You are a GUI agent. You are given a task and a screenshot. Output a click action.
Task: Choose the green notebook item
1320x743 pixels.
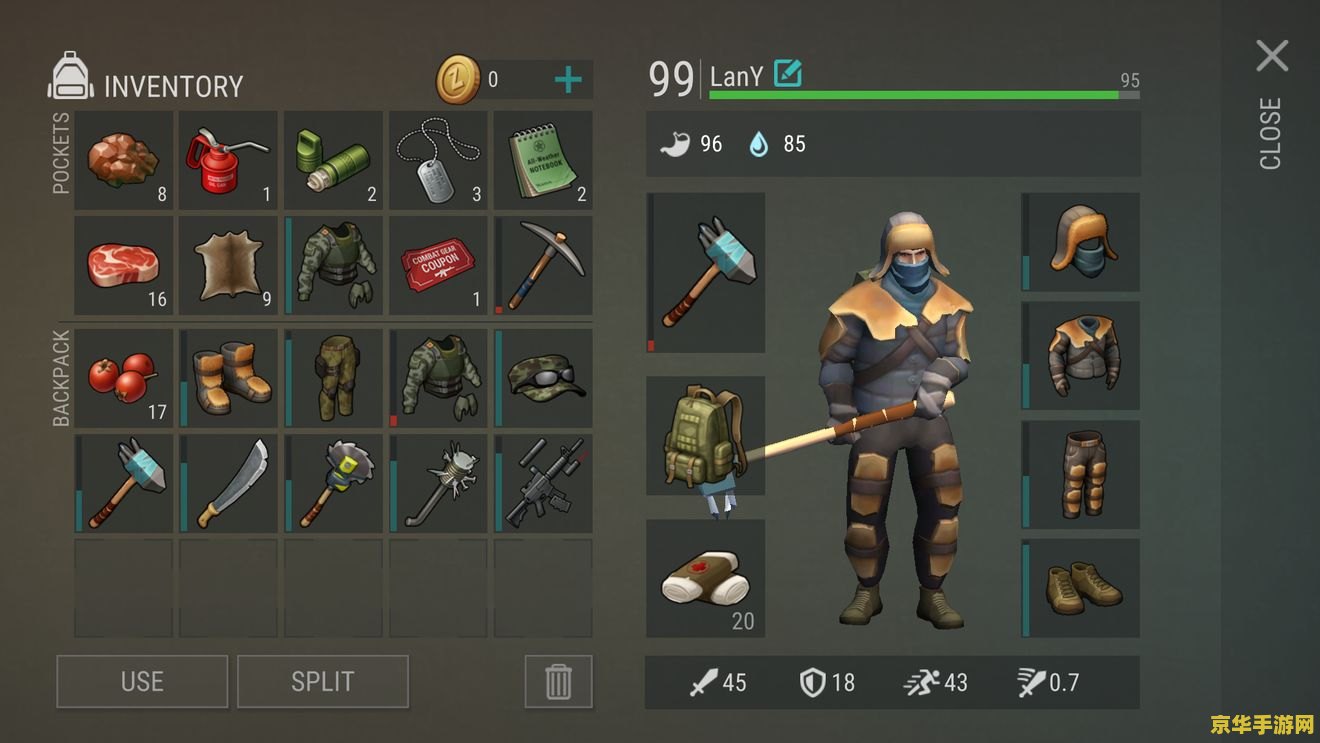(543, 160)
